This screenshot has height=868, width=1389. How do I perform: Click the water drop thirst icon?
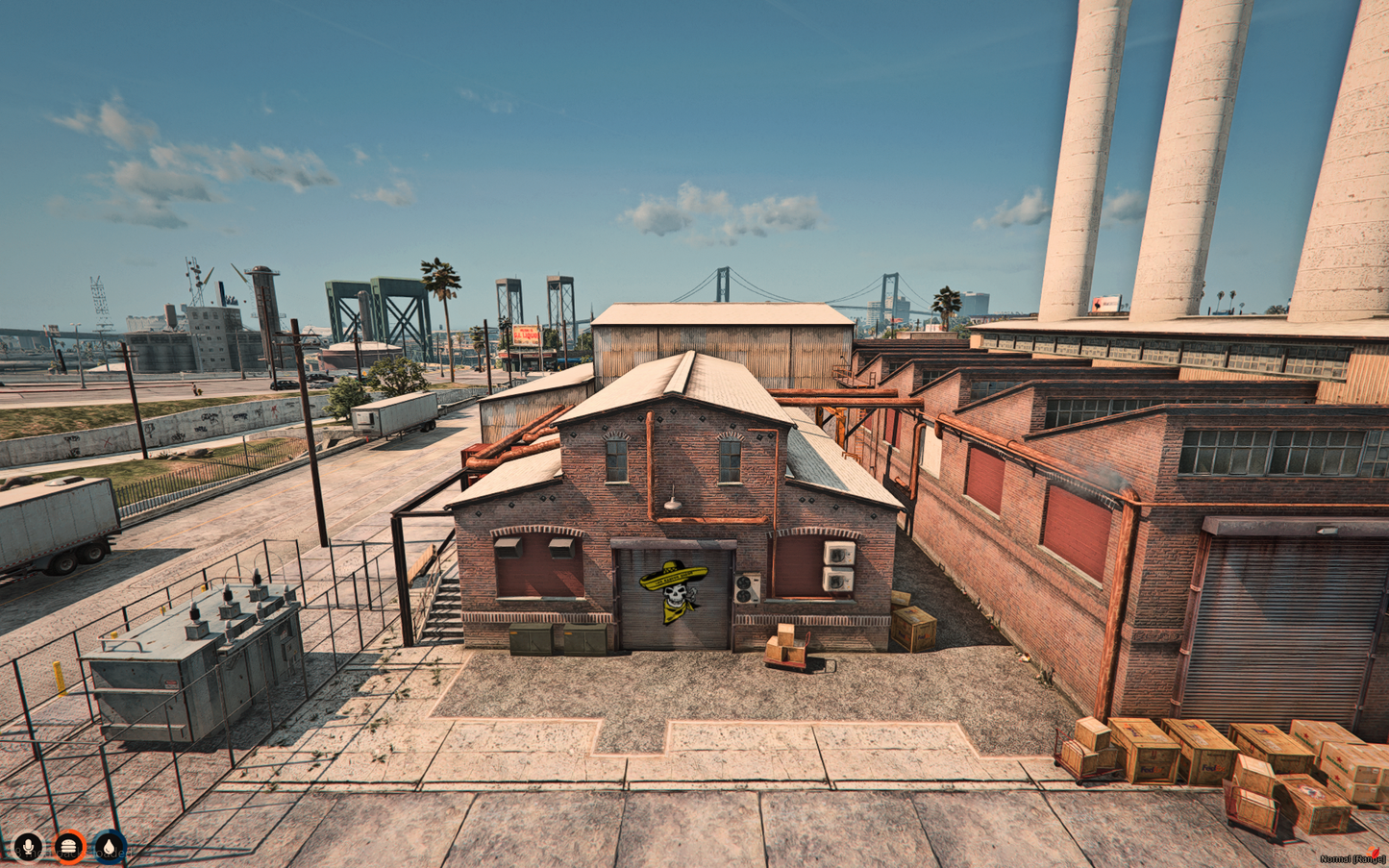tap(111, 847)
